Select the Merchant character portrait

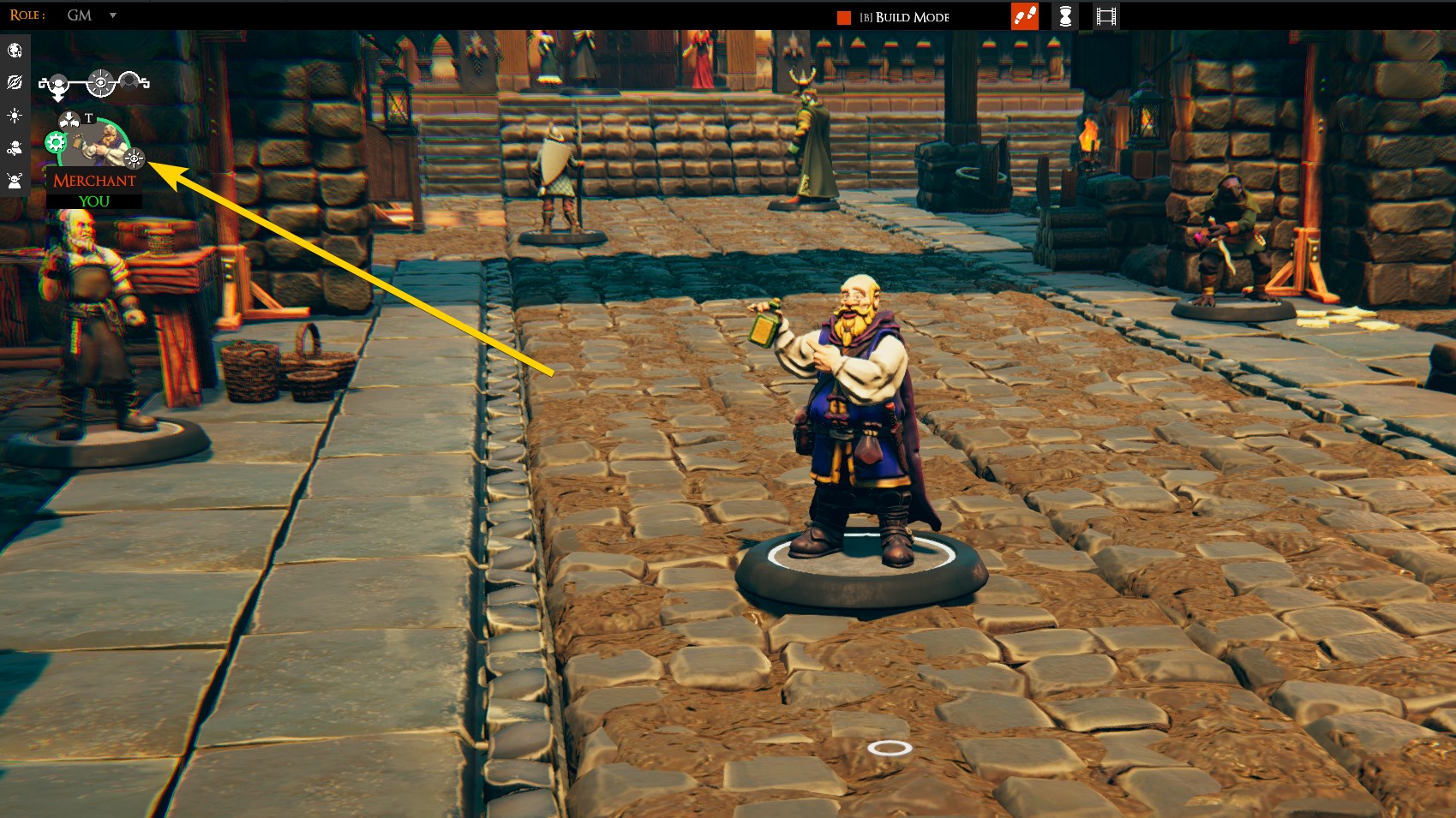(99, 142)
